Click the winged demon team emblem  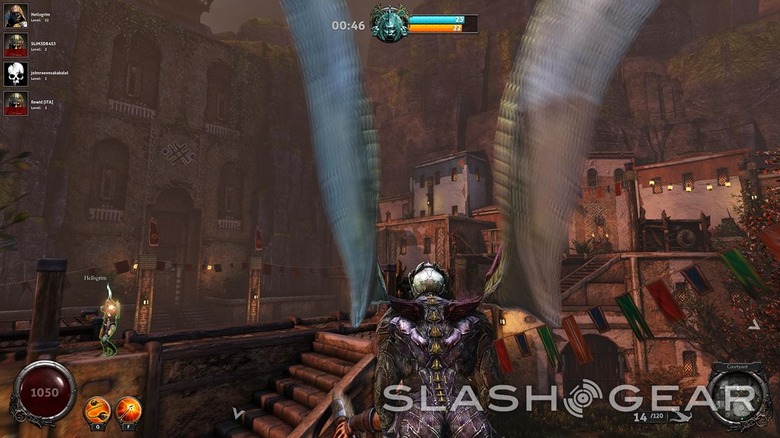coord(390,23)
